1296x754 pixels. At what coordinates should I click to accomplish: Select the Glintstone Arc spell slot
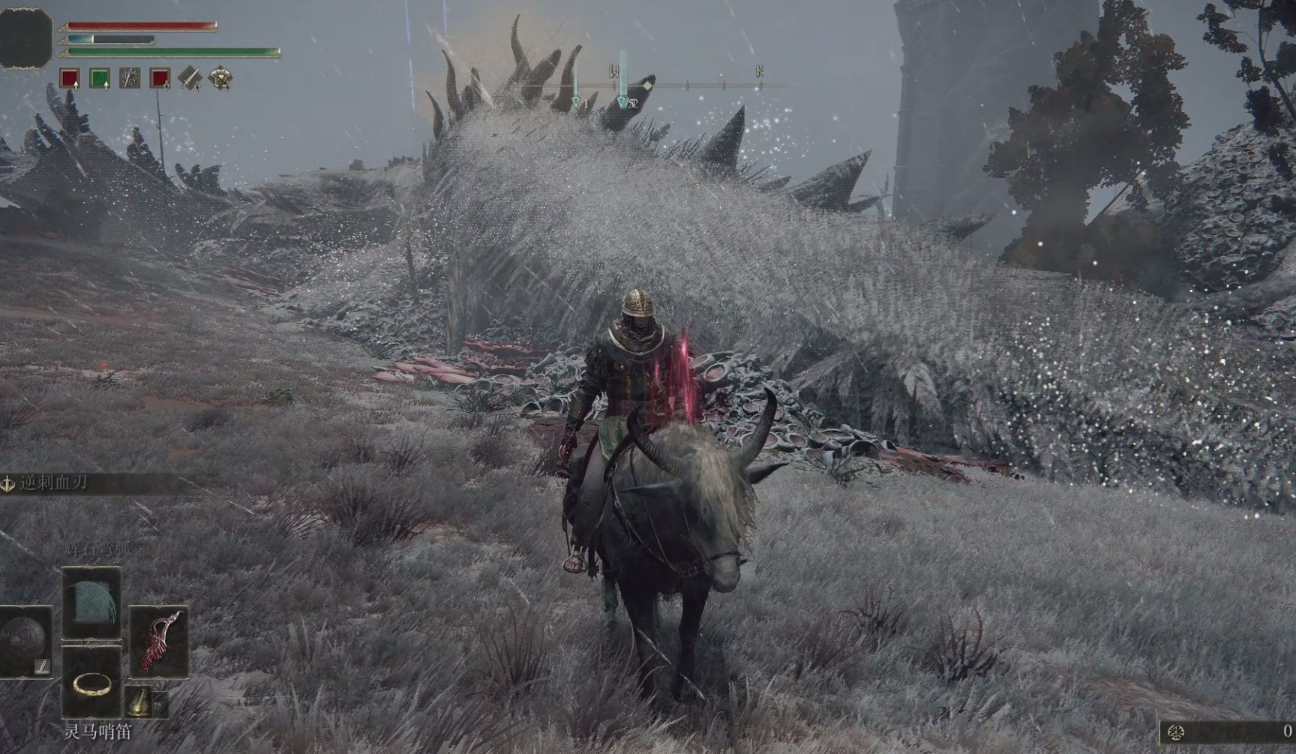[x=92, y=603]
